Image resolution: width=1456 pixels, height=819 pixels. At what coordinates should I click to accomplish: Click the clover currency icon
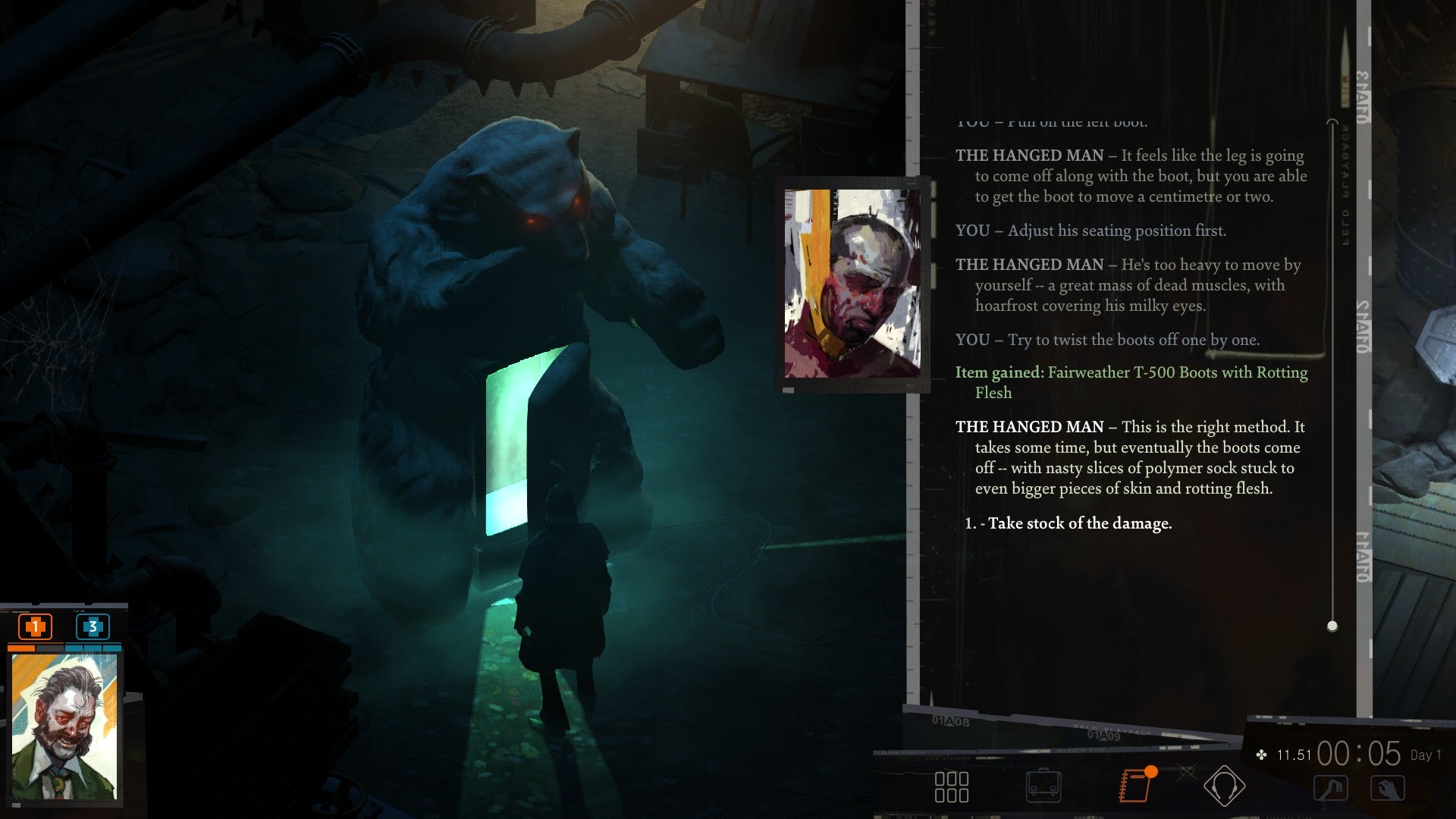pyautogui.click(x=1261, y=754)
